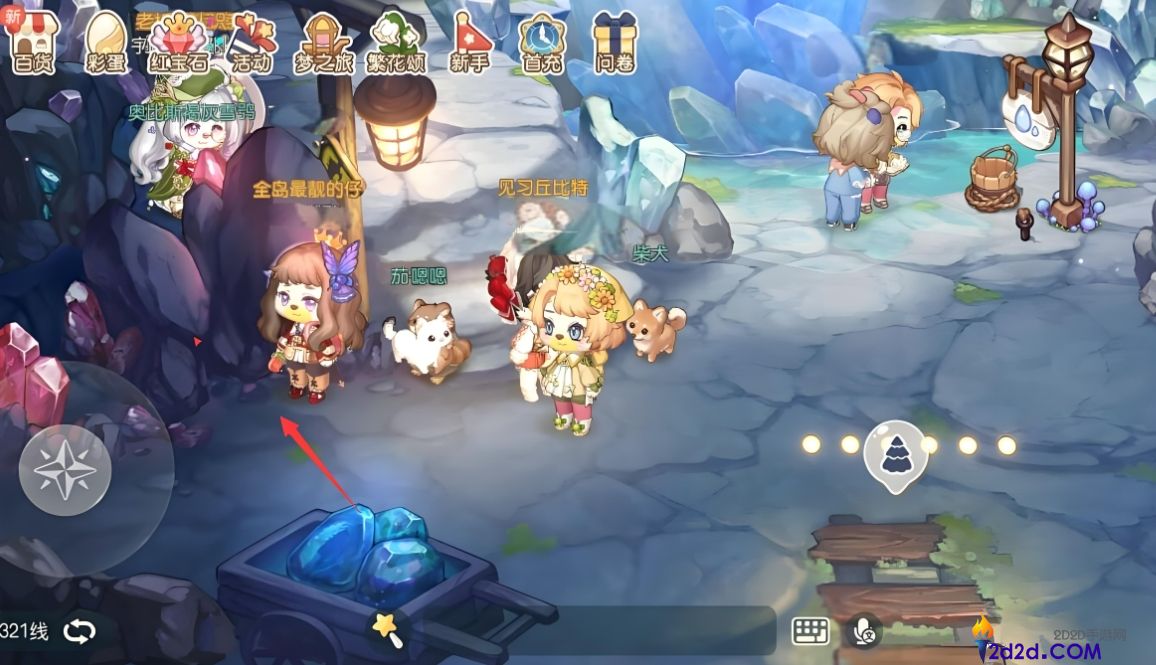
Task: Open the 红宝石 ruby shop
Action: [x=179, y=43]
